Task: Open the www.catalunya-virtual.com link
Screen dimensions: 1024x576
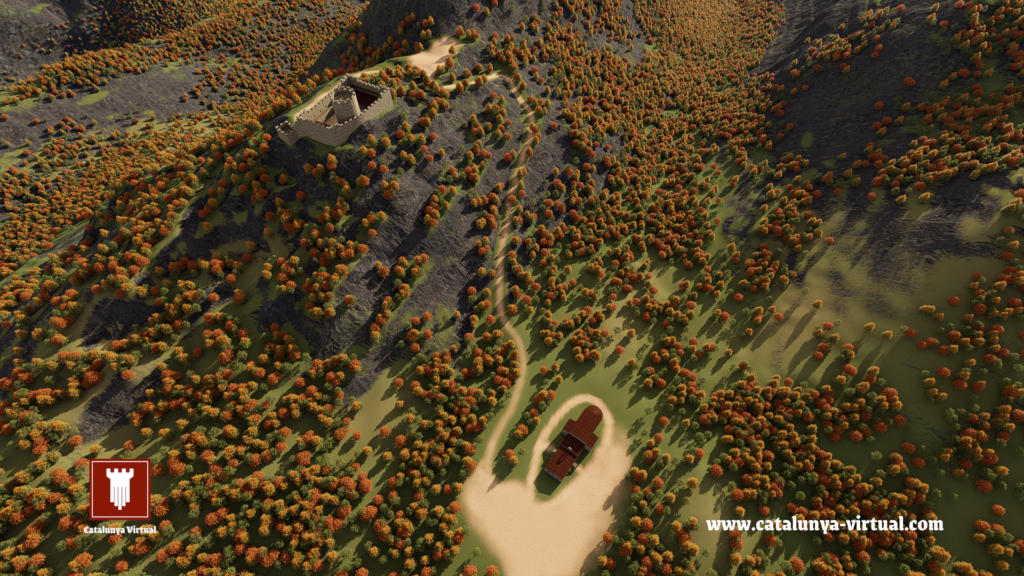Action: coord(824,524)
